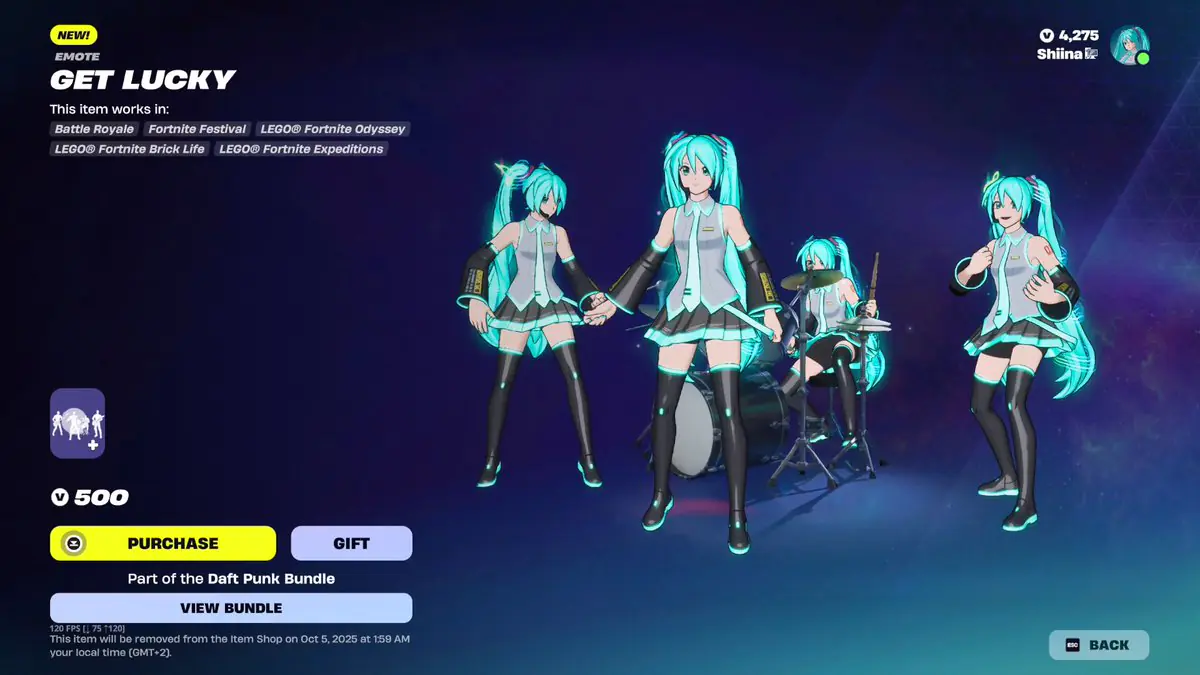Click the V-Bucks balance of 4,275
1200x675 pixels.
(1069, 35)
